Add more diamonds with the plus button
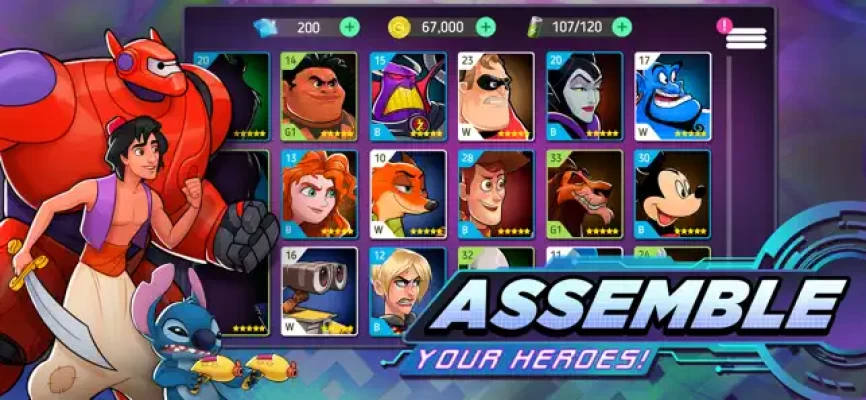 (349, 27)
